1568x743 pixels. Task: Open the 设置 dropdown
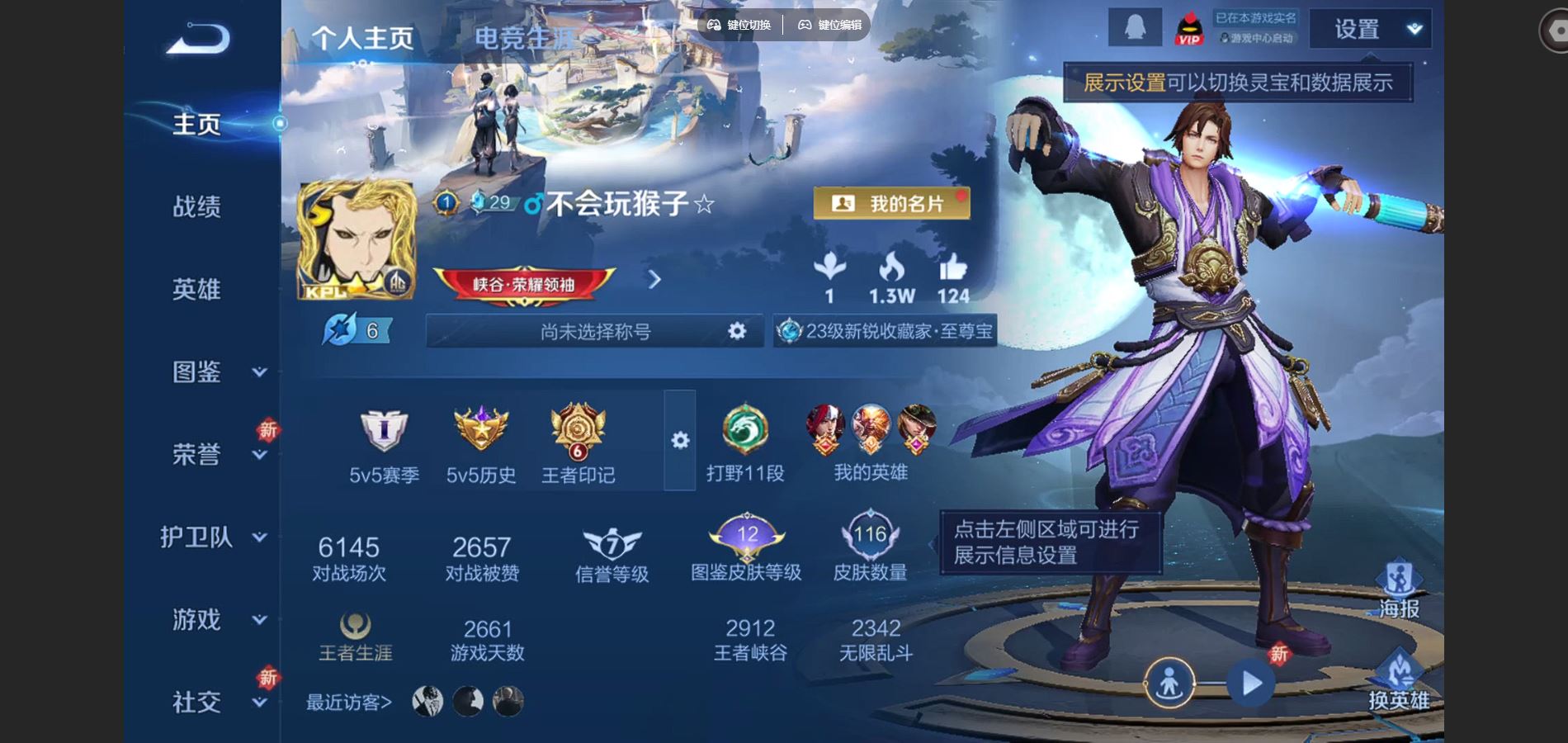(1368, 30)
